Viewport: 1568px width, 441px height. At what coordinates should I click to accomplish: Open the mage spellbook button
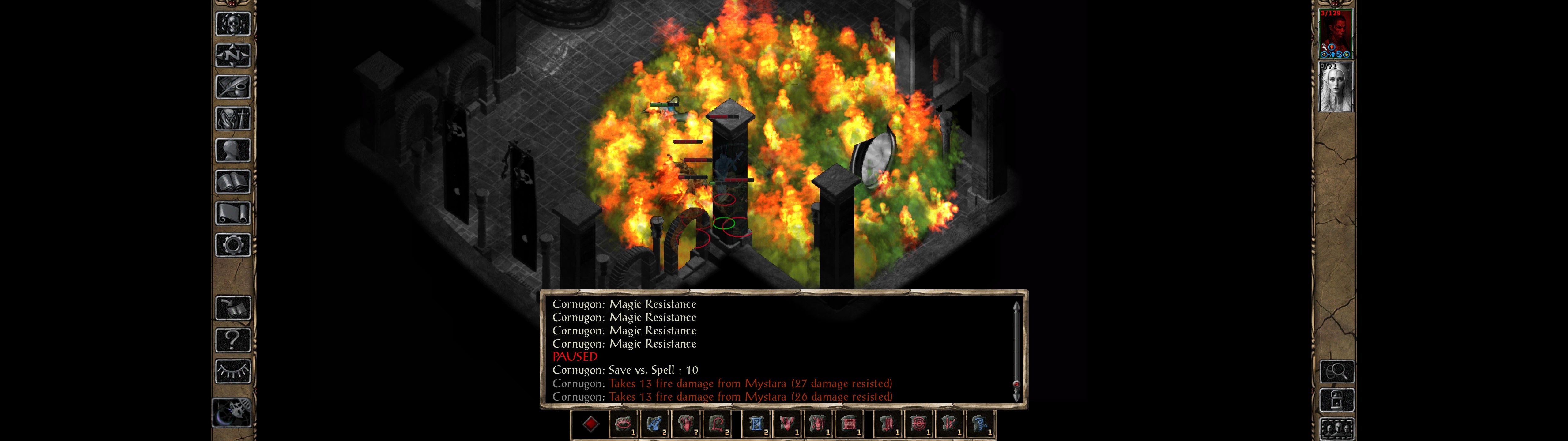click(x=232, y=182)
